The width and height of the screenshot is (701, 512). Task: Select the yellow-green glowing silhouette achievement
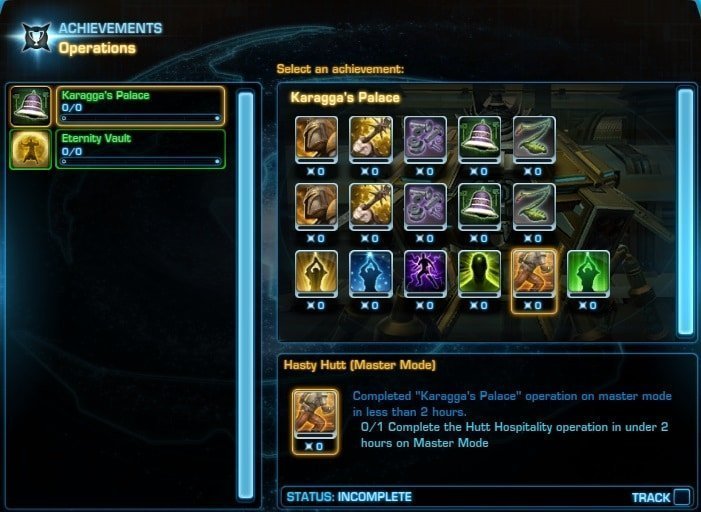[478, 275]
